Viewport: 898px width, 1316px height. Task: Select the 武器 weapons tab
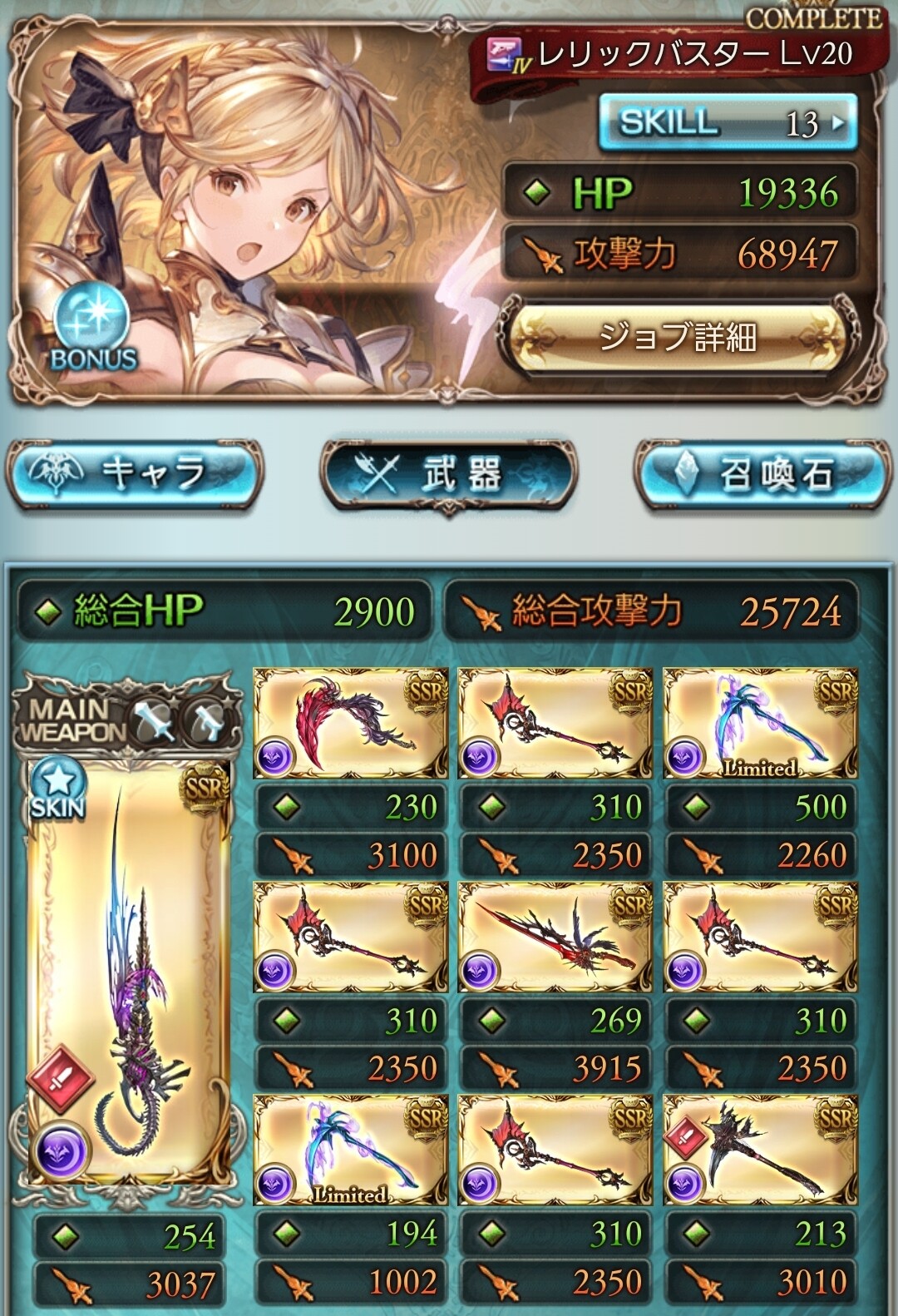448,473
